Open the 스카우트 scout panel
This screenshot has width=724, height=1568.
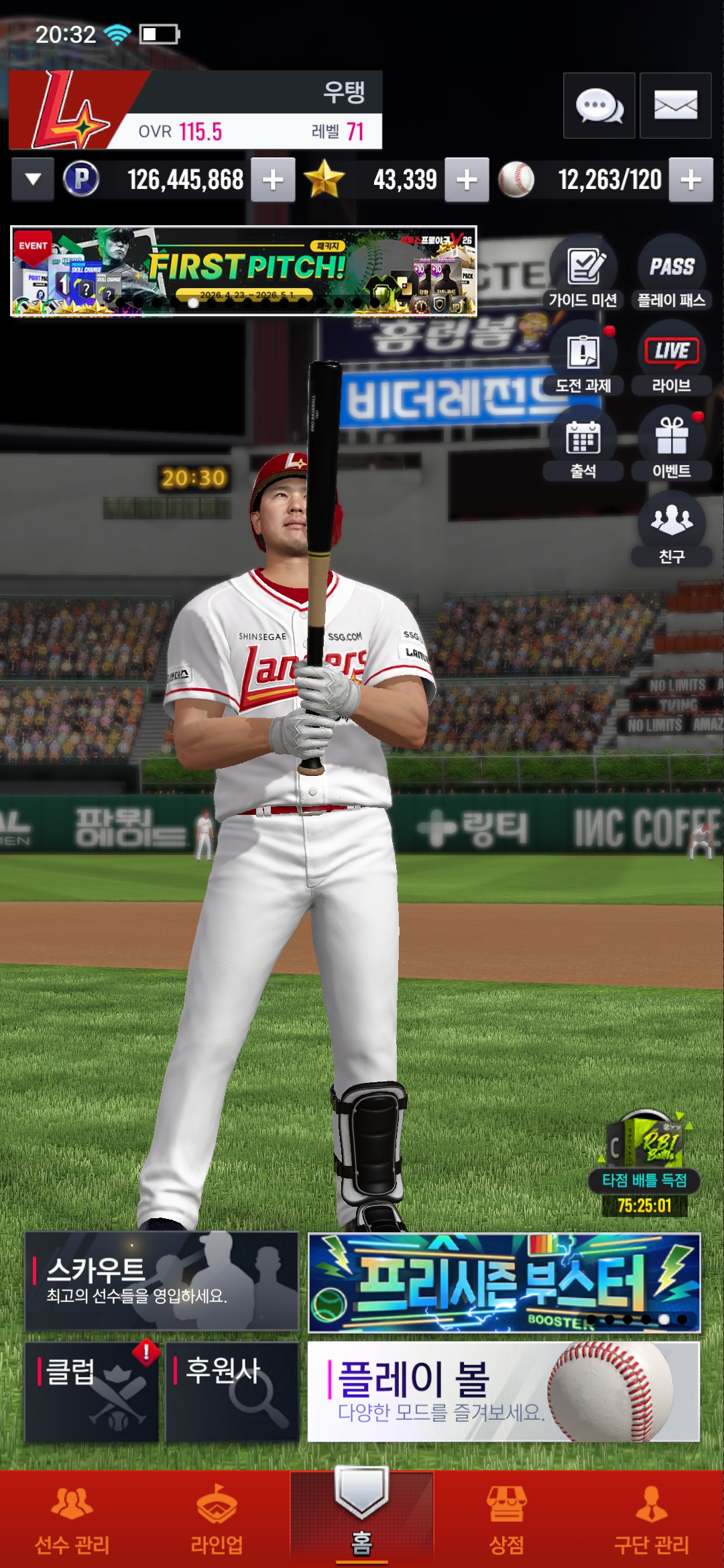[x=162, y=1281]
